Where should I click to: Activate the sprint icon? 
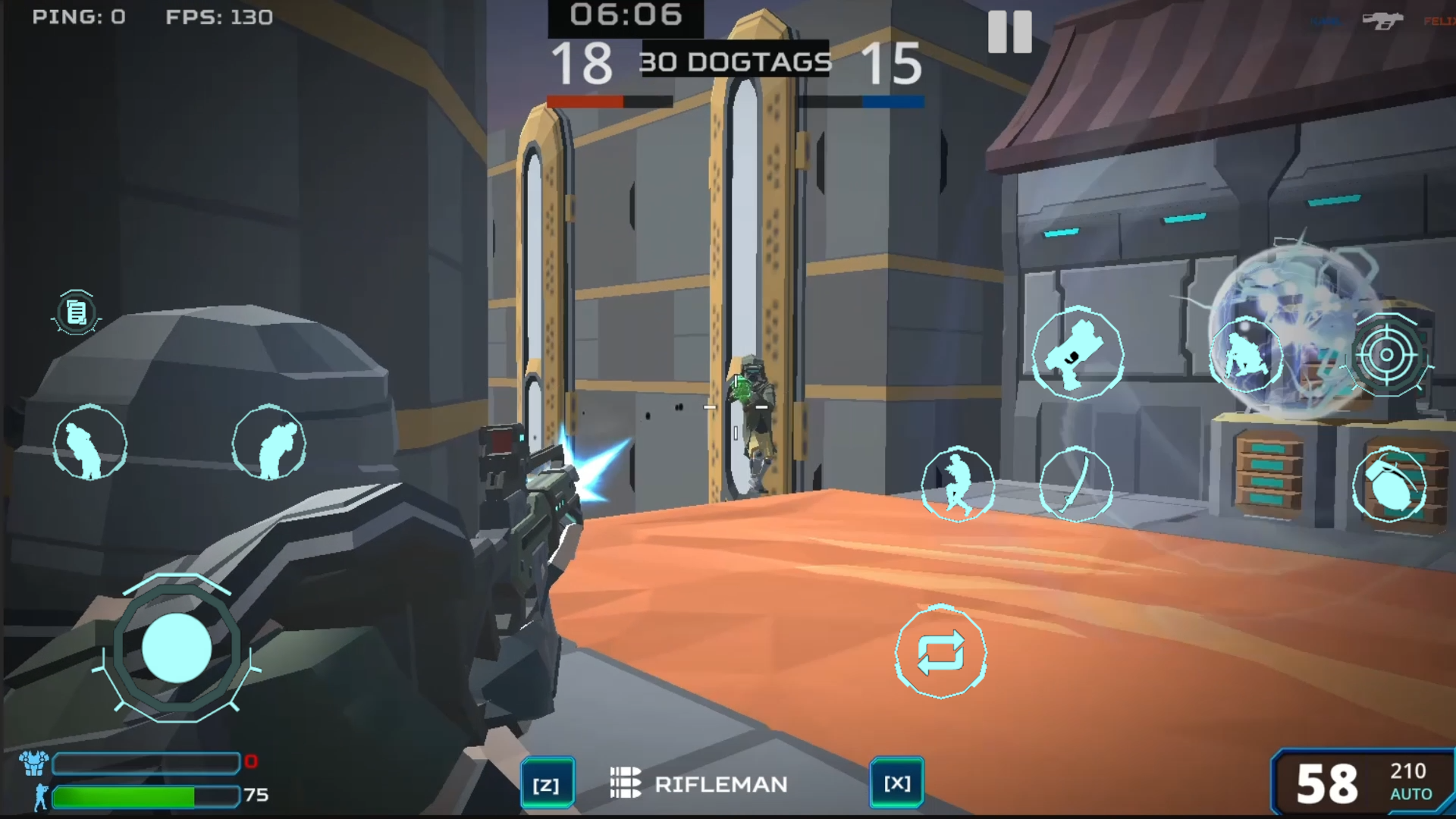point(958,485)
